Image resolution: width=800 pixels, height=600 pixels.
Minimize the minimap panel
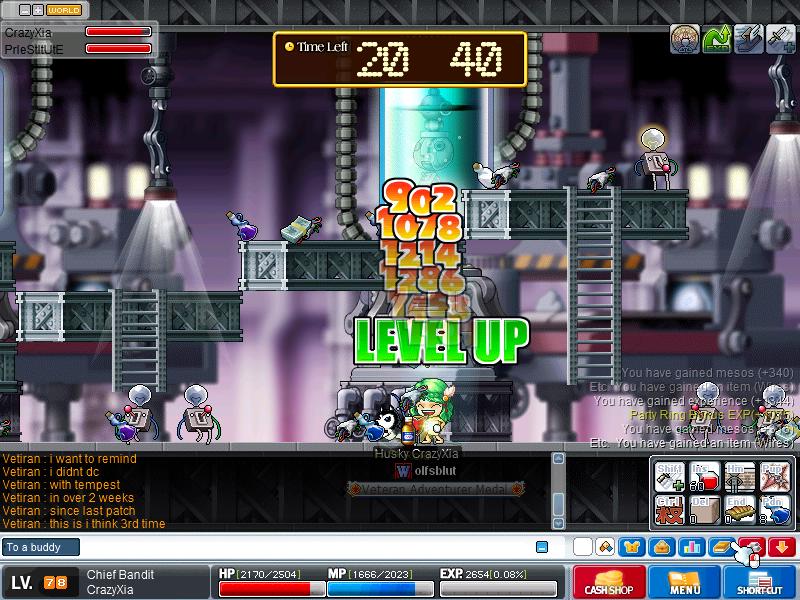tap(23, 9)
